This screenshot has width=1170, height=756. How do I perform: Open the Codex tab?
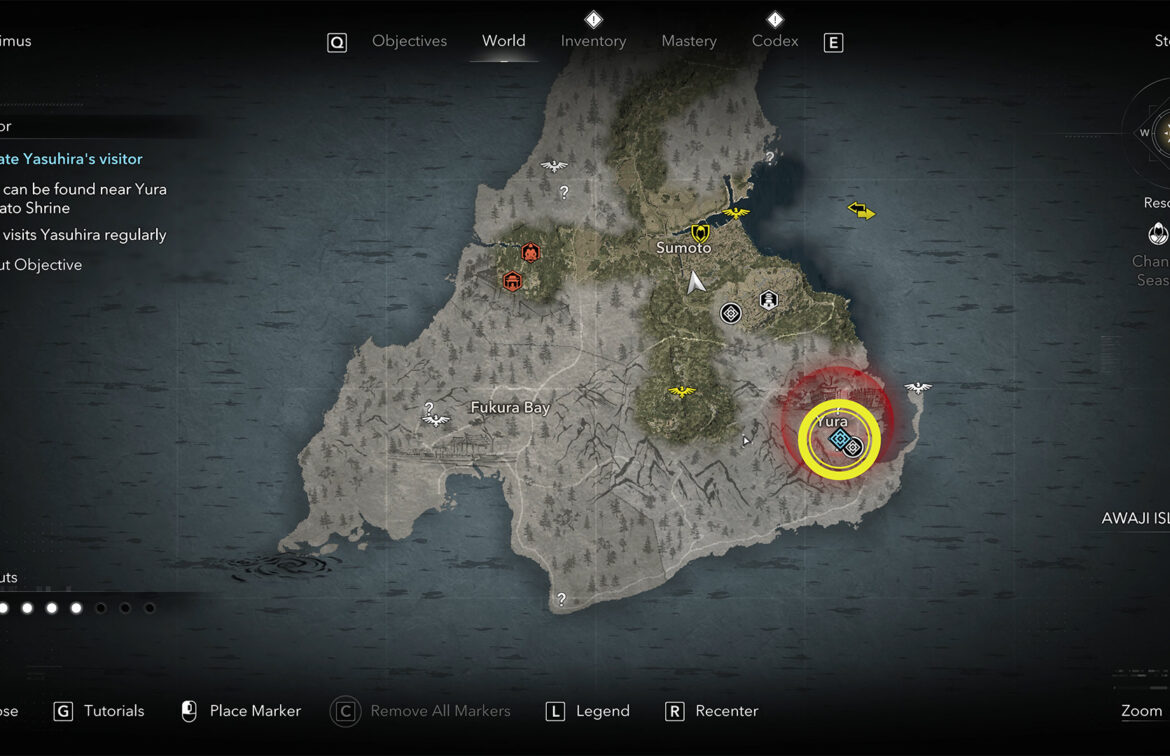[775, 41]
